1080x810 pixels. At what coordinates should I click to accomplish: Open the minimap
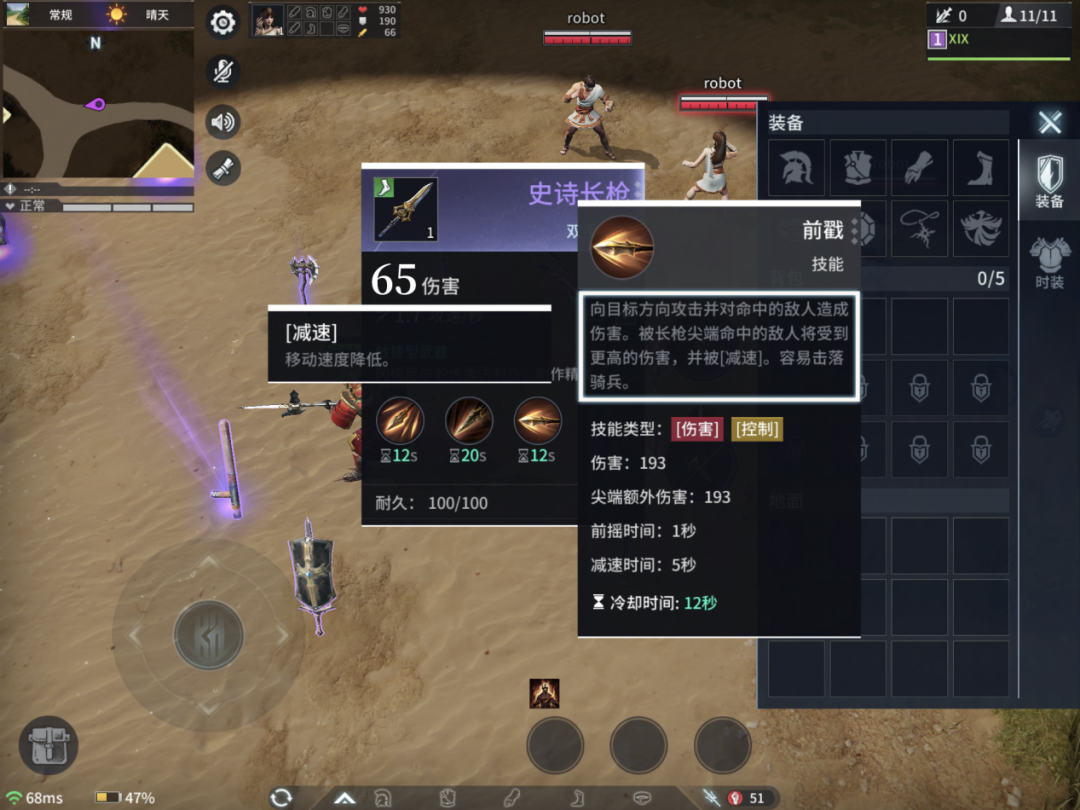point(97,104)
